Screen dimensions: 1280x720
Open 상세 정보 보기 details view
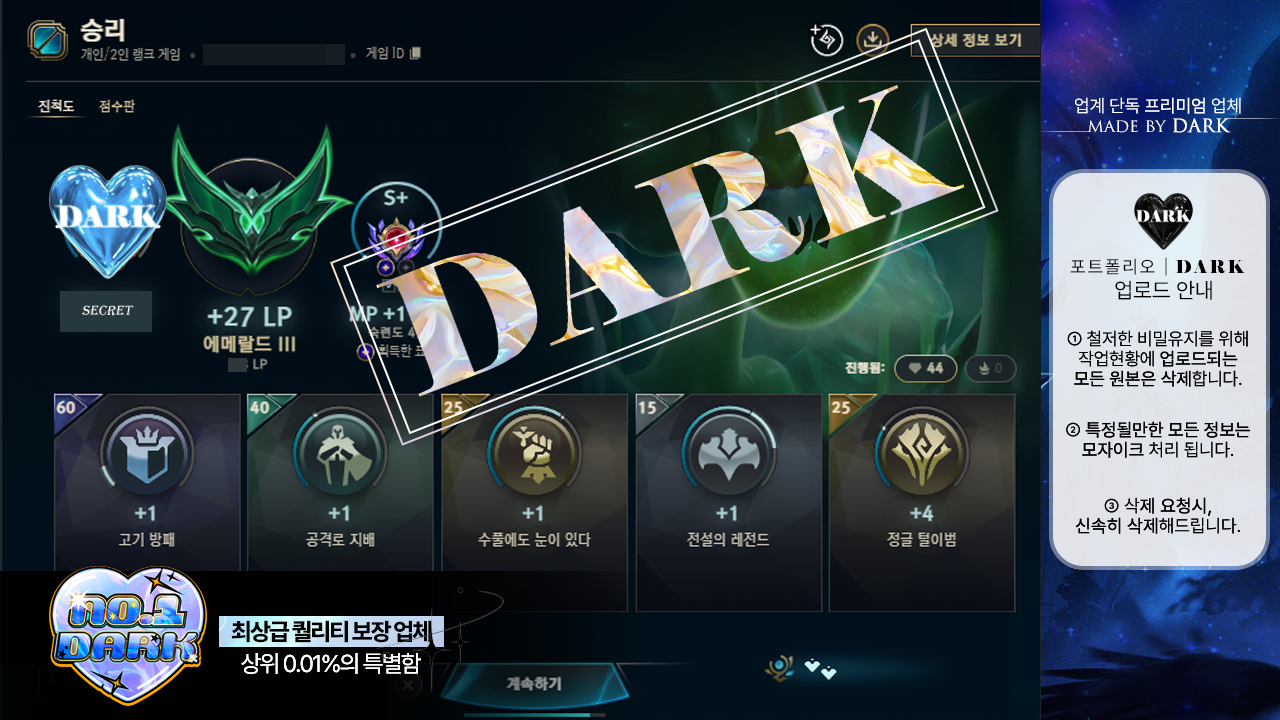coord(973,38)
